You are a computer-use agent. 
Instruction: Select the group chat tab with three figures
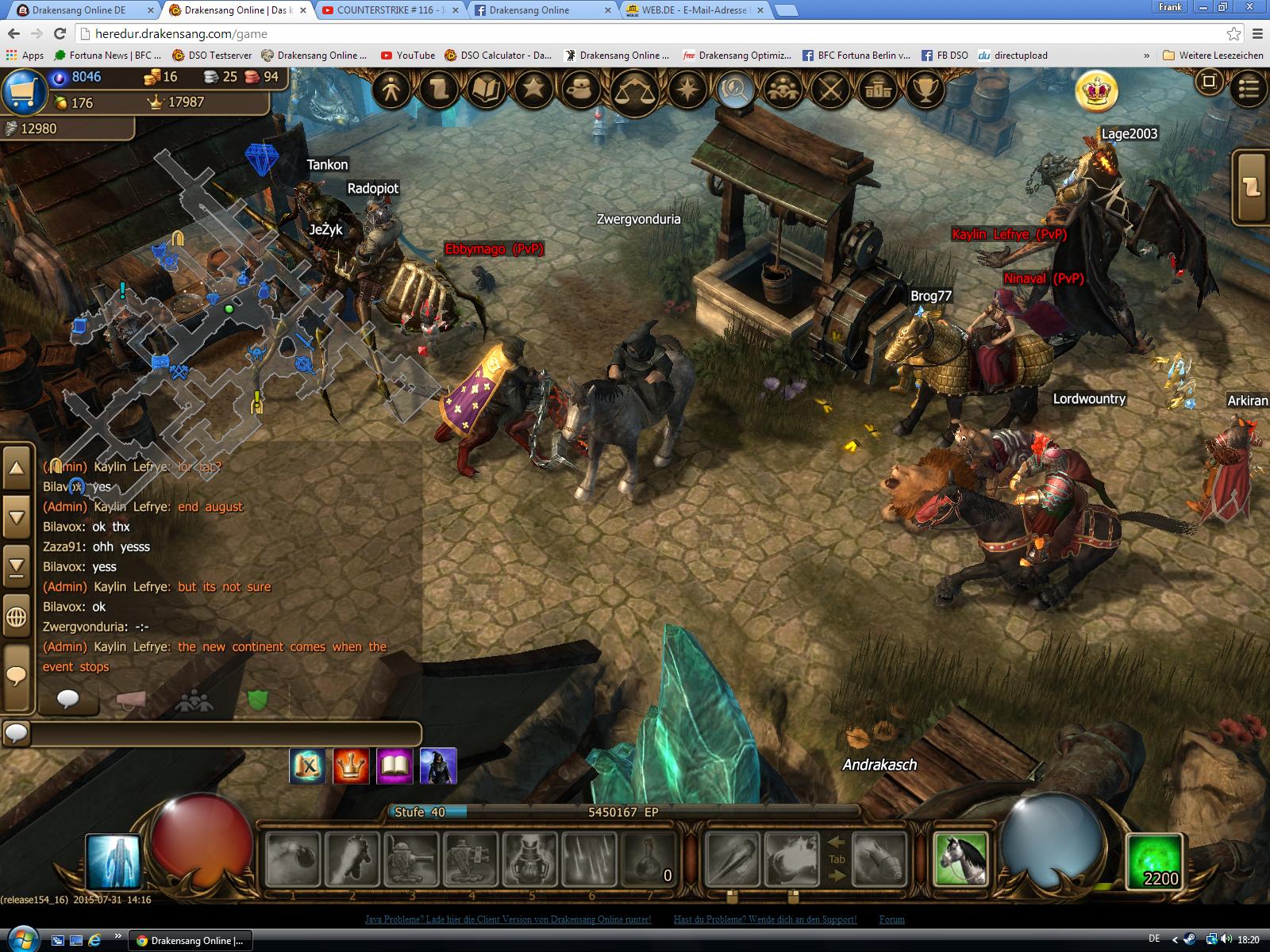click(x=195, y=701)
